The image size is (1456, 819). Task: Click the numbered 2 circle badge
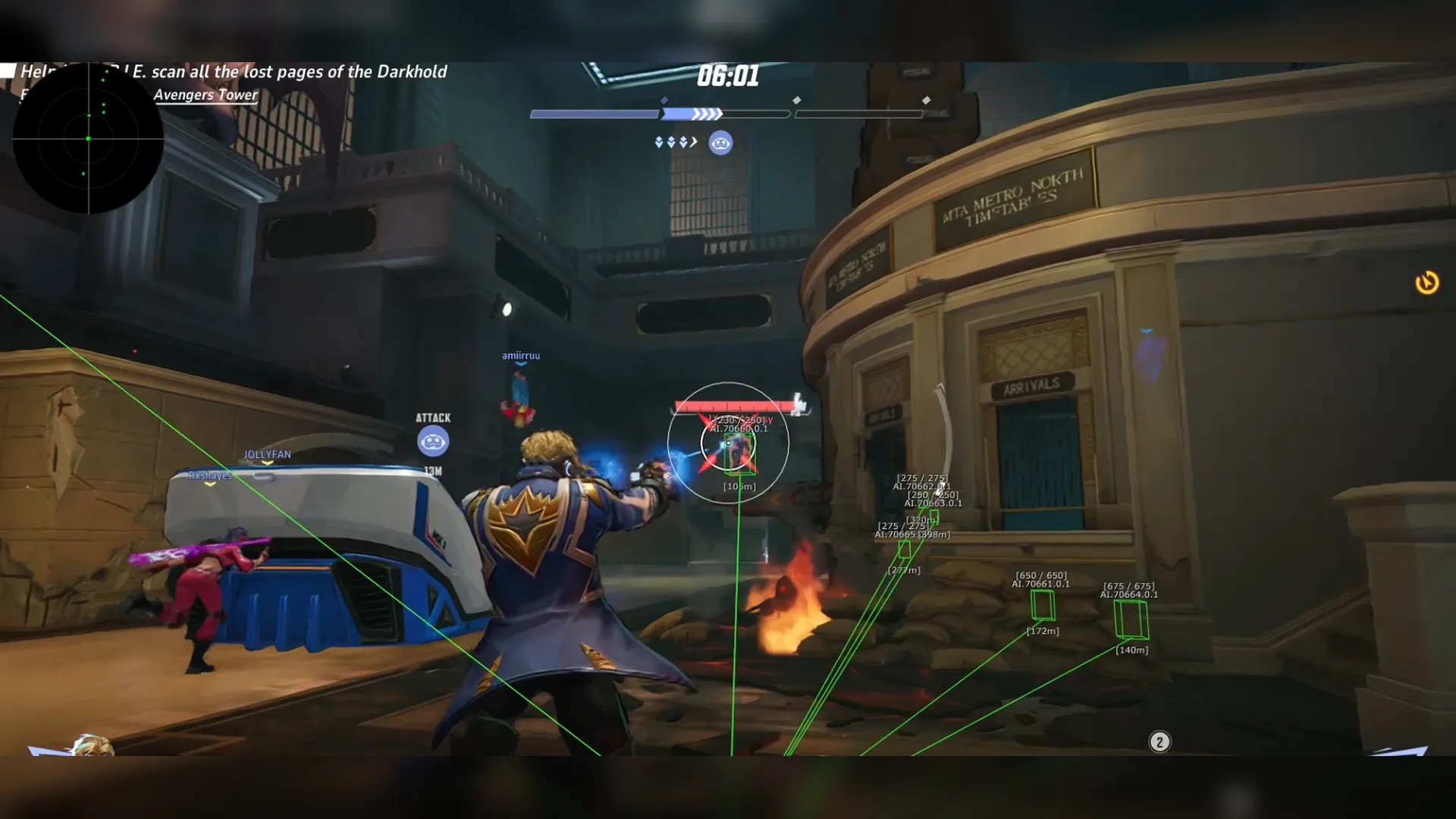1159,742
